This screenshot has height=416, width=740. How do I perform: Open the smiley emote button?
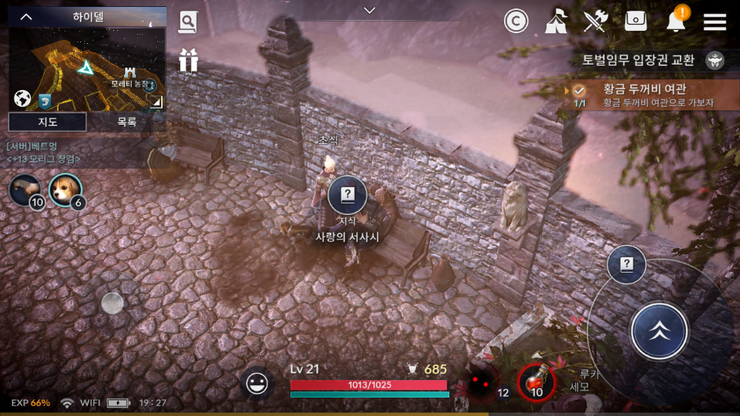pos(257,382)
